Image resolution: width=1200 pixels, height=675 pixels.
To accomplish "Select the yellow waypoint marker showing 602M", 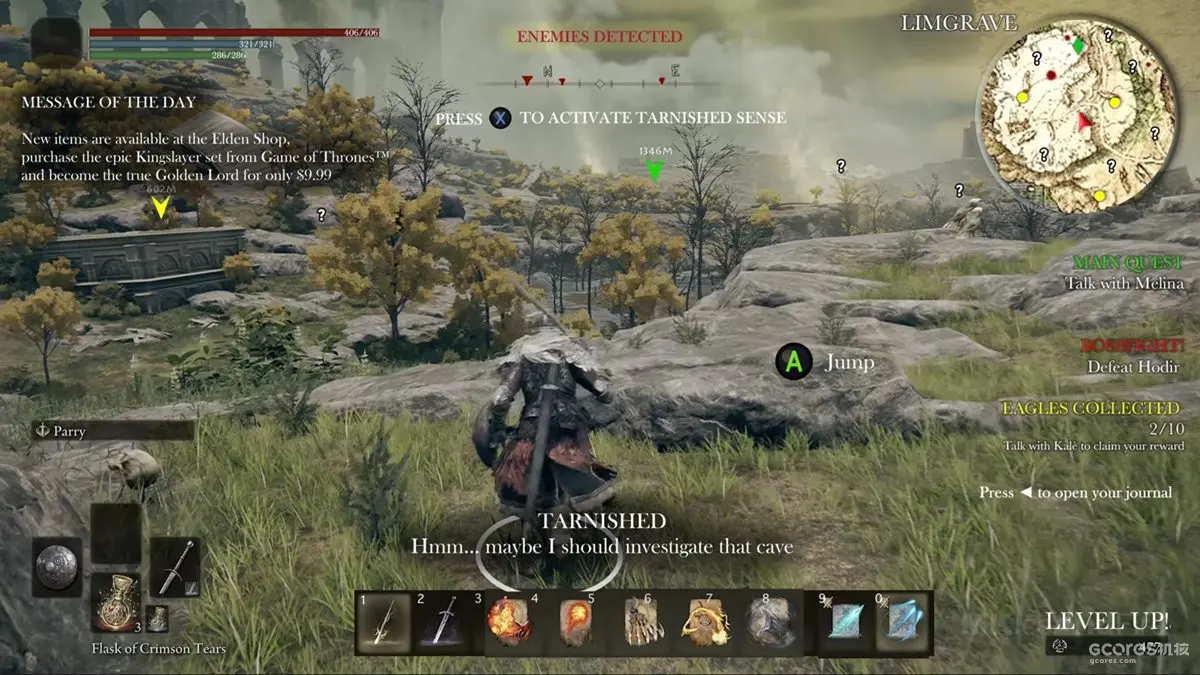I will click(x=159, y=207).
